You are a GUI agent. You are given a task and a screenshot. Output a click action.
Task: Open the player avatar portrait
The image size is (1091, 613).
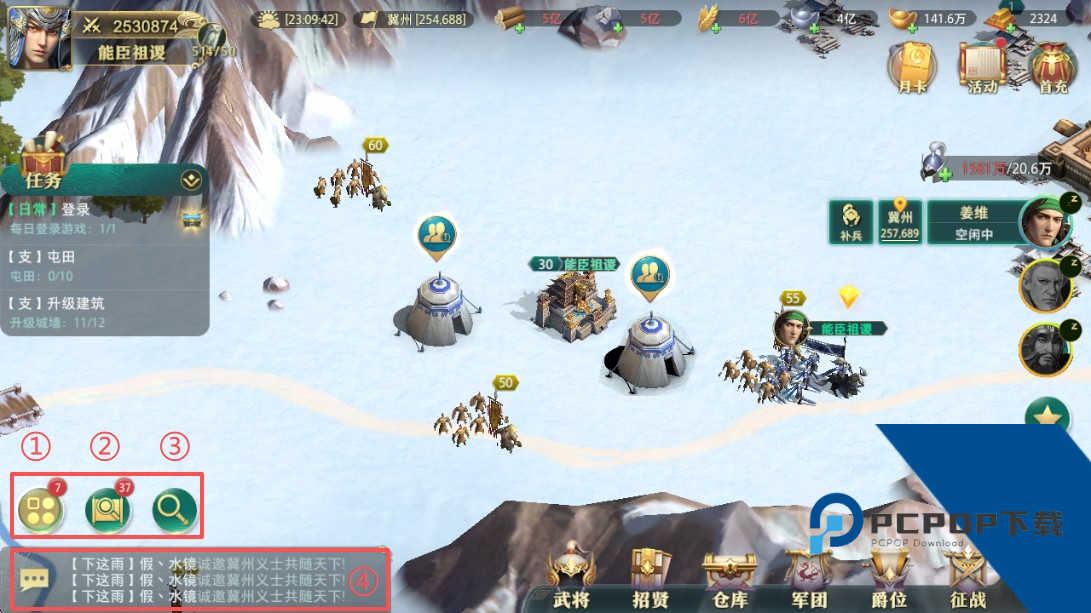(x=39, y=38)
